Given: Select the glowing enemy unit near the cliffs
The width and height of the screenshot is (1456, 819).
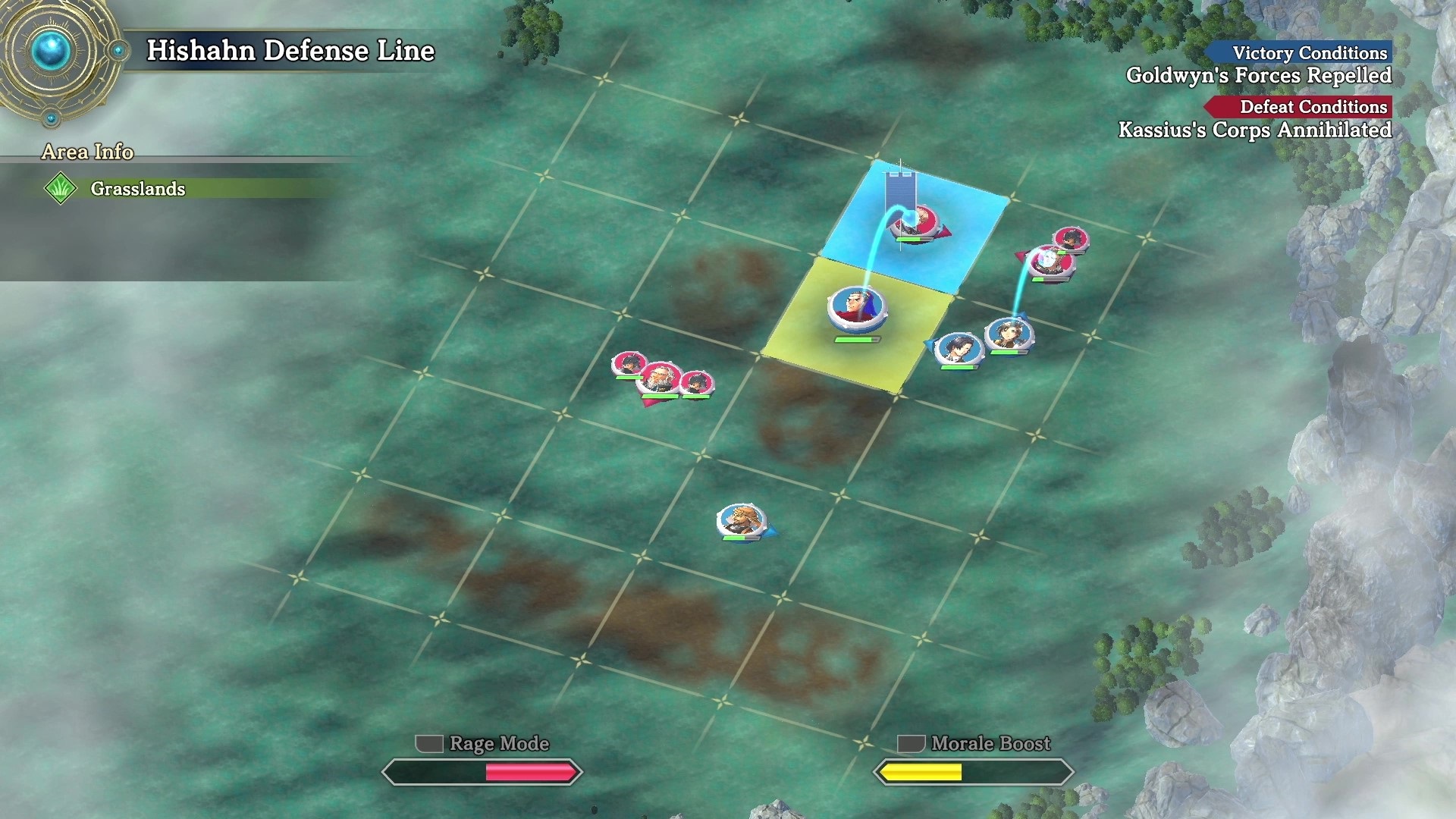Looking at the screenshot, I should click(1050, 262).
